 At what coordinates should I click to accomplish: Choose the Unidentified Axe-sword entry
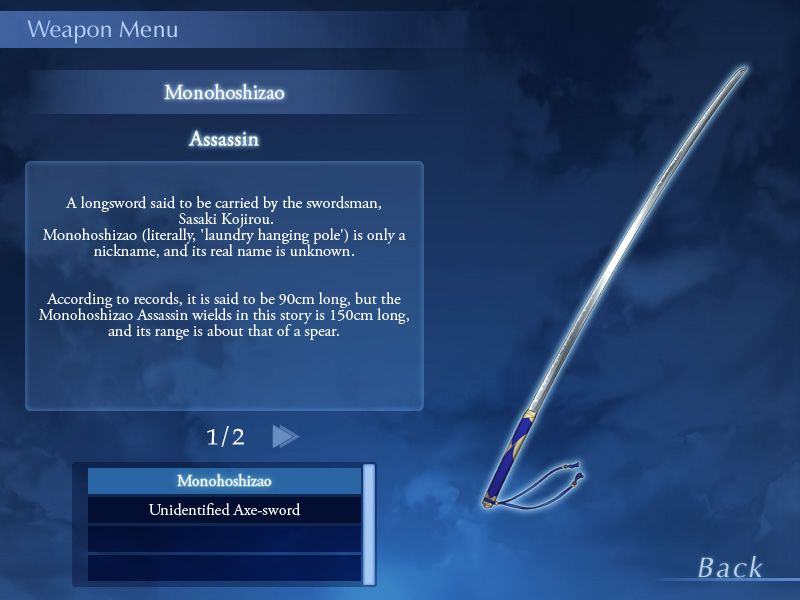coord(224,510)
